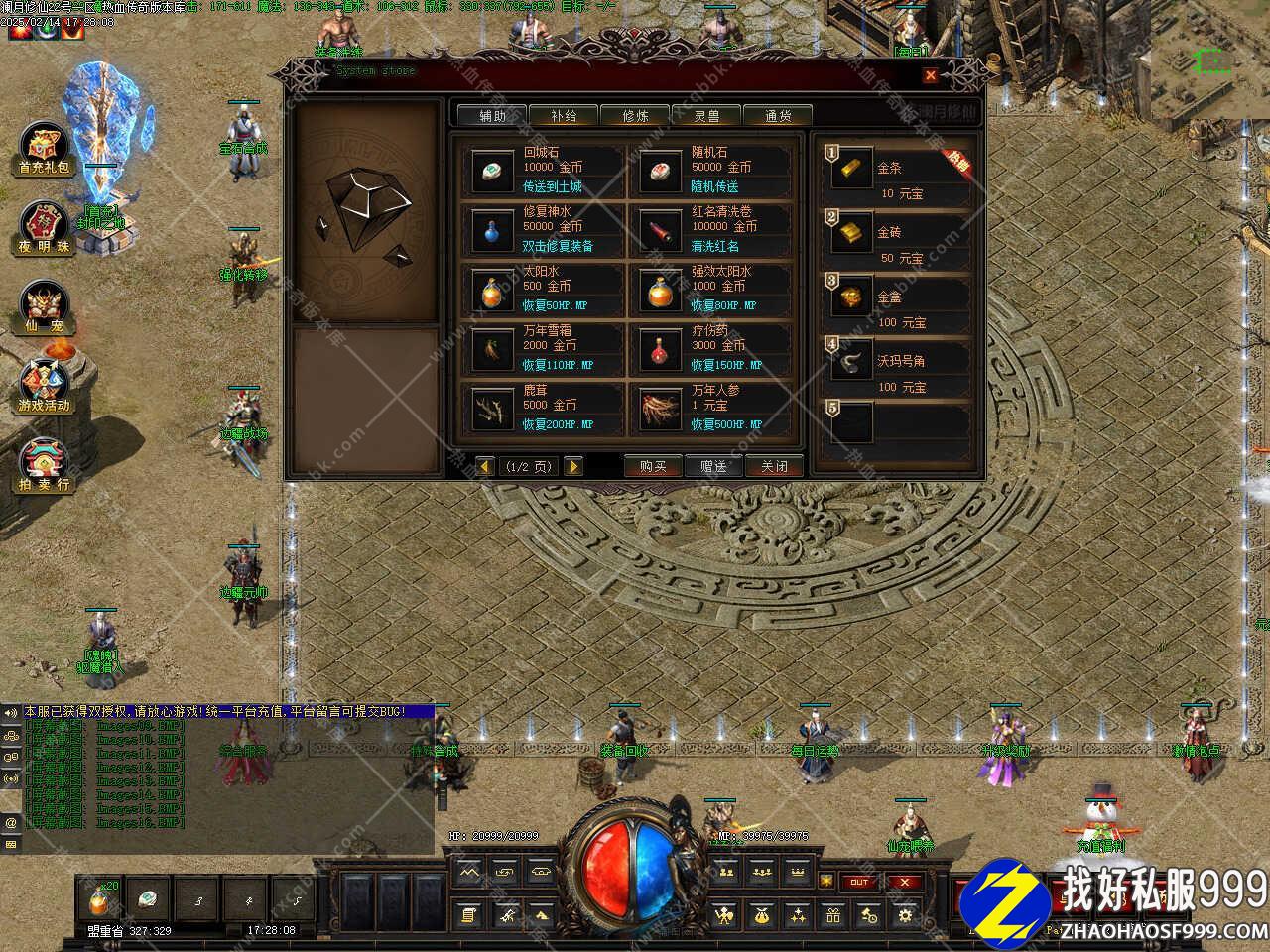Show the 灵兽 category
This screenshot has height=952, width=1270.
[x=706, y=116]
